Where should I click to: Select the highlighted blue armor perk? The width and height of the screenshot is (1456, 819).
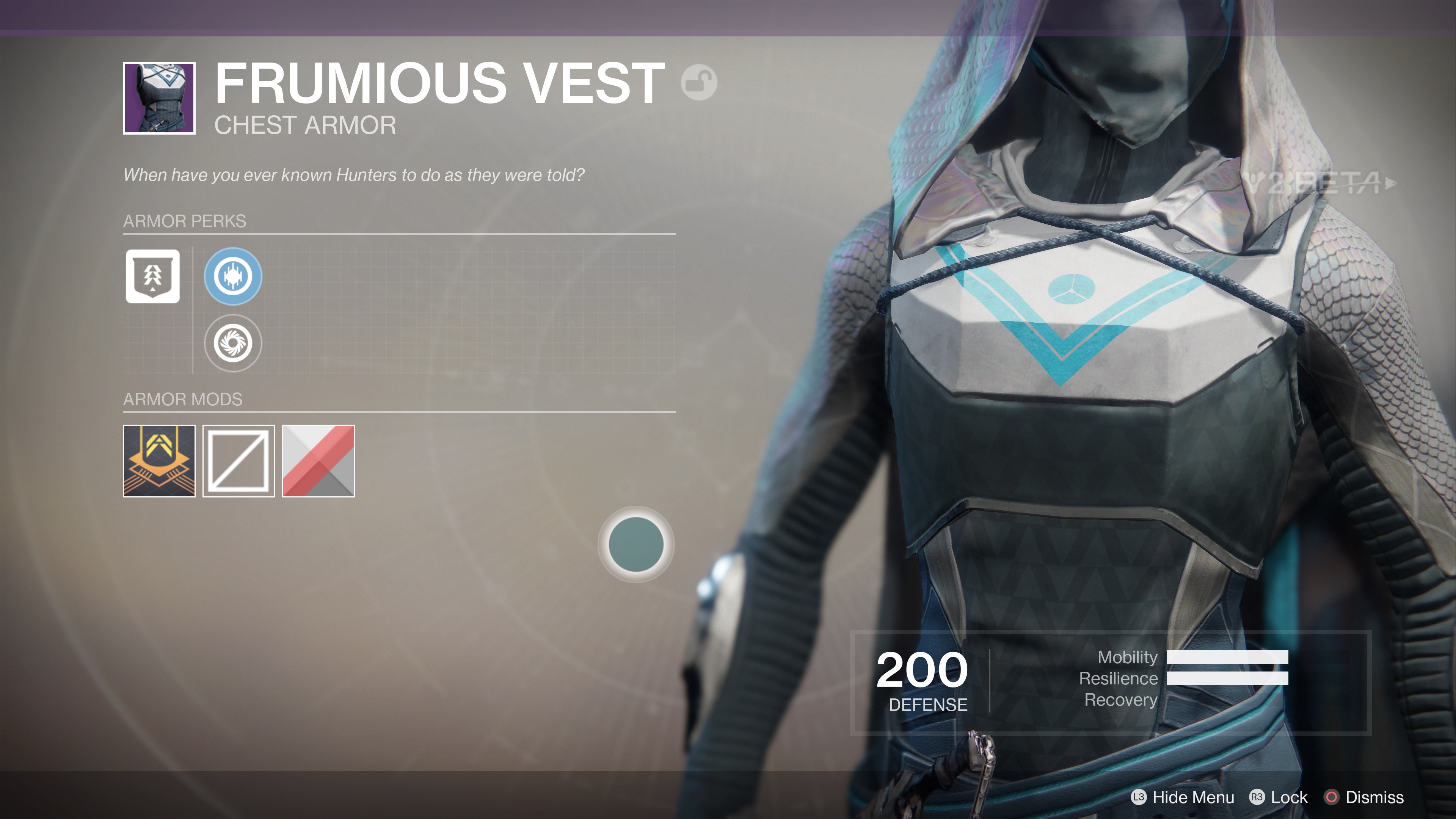(233, 276)
